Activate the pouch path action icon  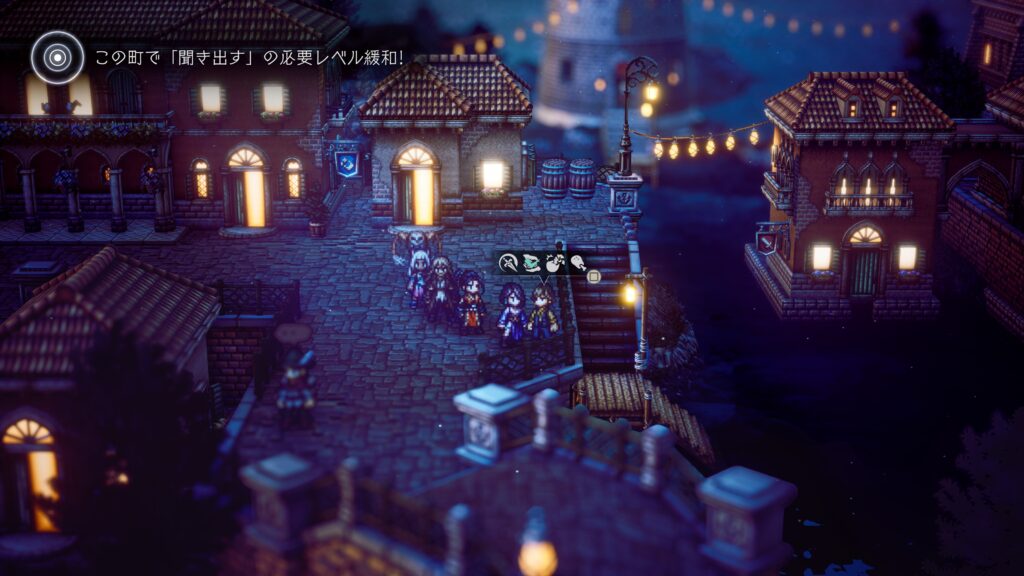[555, 263]
